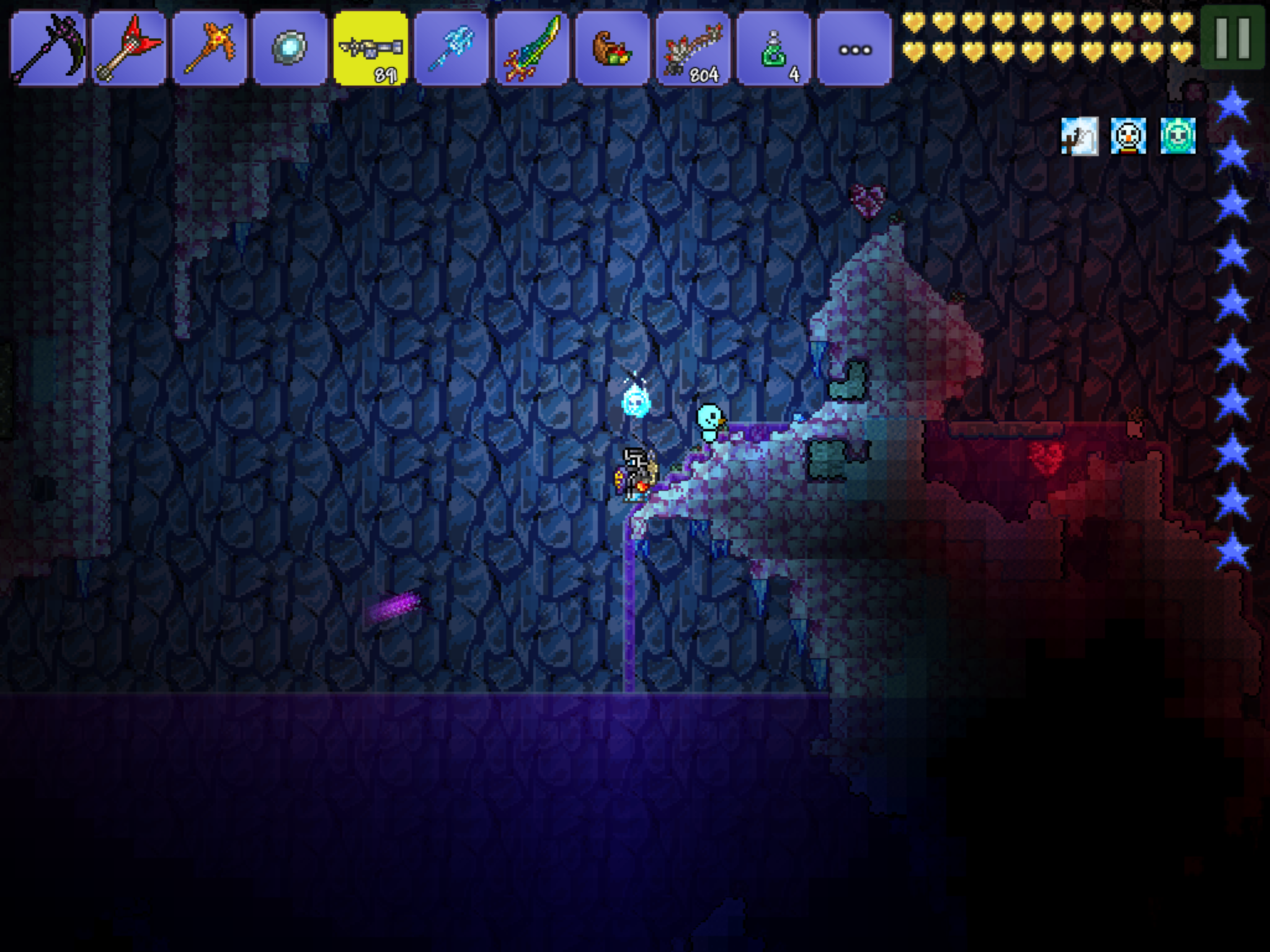Pause the game

(x=1232, y=38)
